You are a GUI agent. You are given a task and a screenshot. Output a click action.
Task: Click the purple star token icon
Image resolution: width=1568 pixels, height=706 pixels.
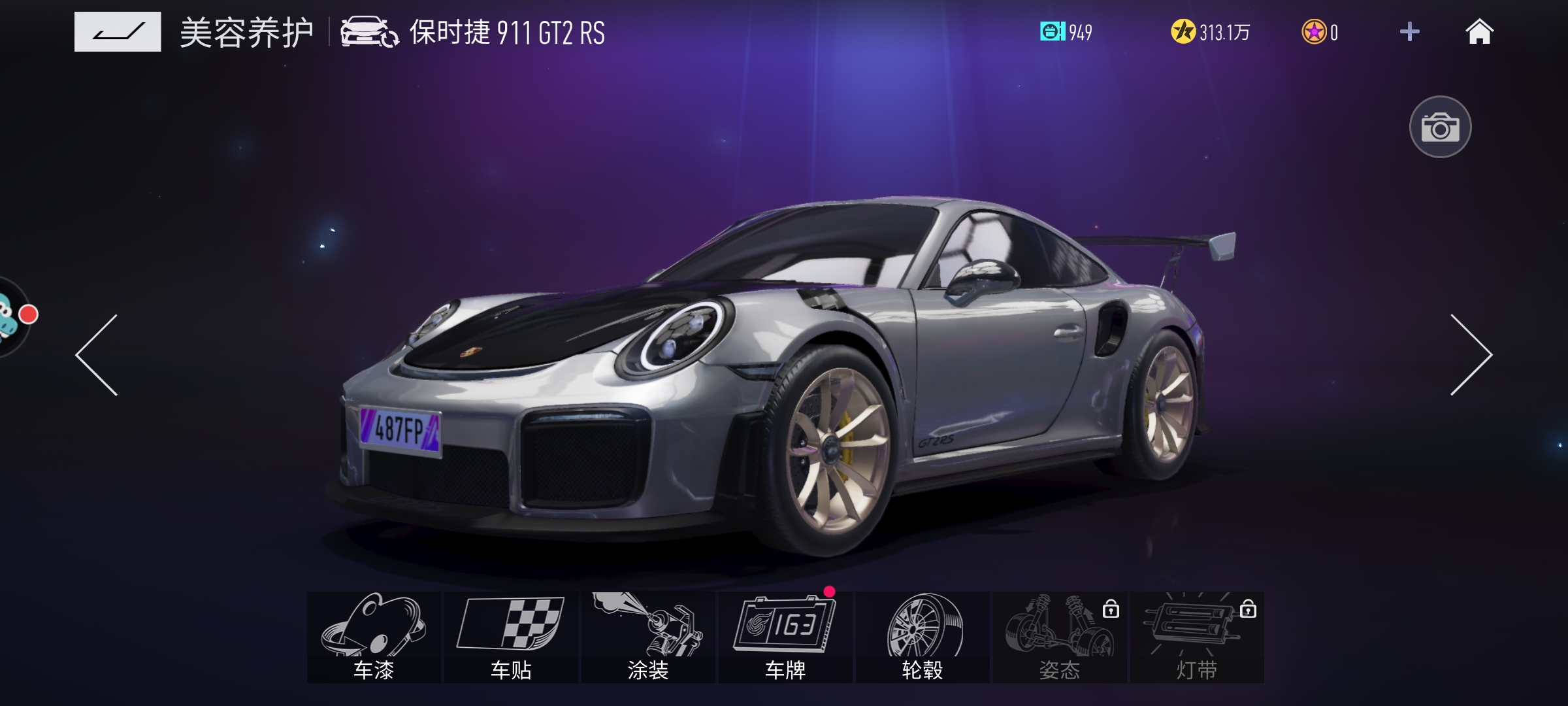point(1314,31)
